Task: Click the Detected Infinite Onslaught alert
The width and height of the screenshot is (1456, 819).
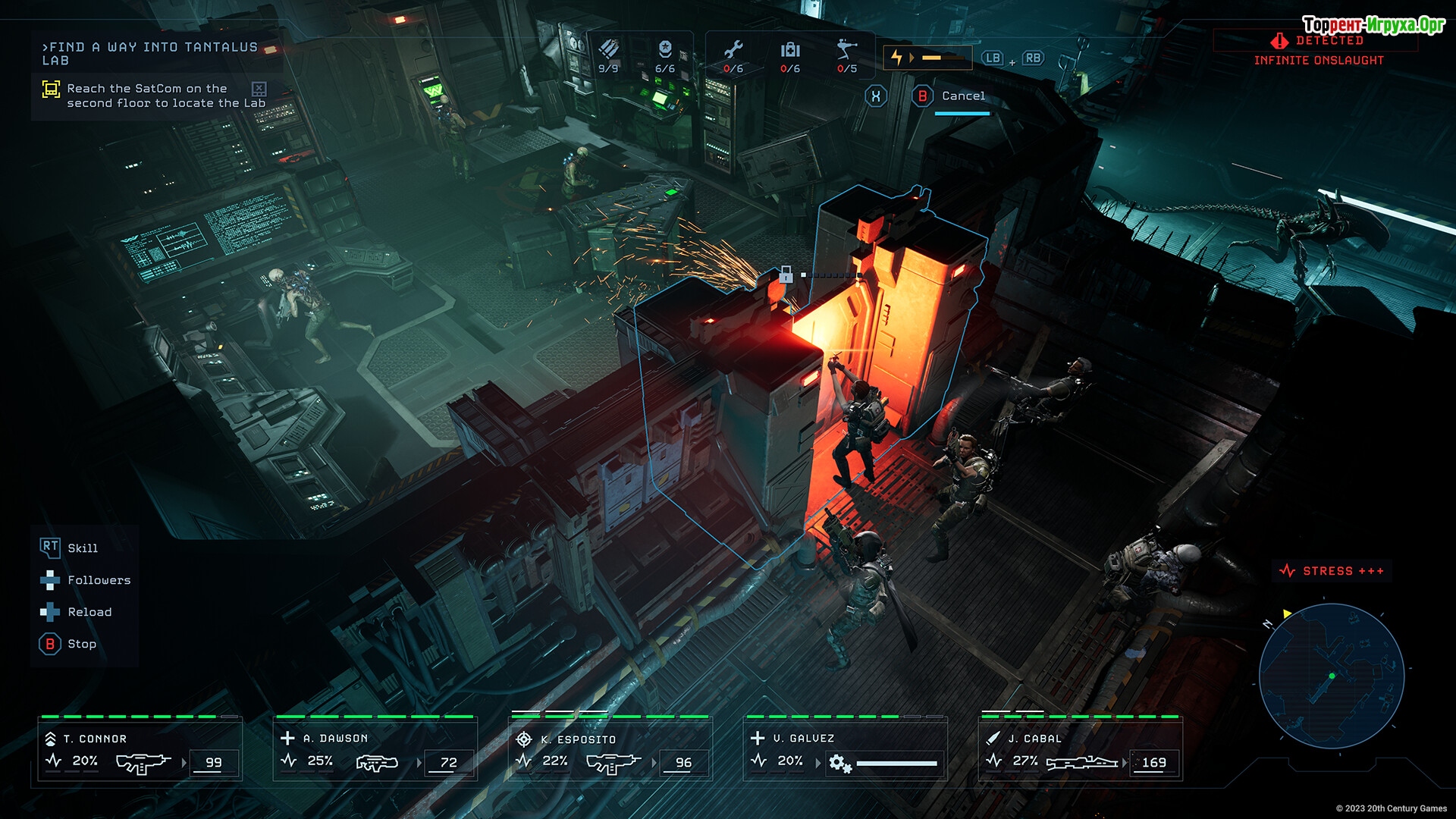Action: click(1318, 51)
